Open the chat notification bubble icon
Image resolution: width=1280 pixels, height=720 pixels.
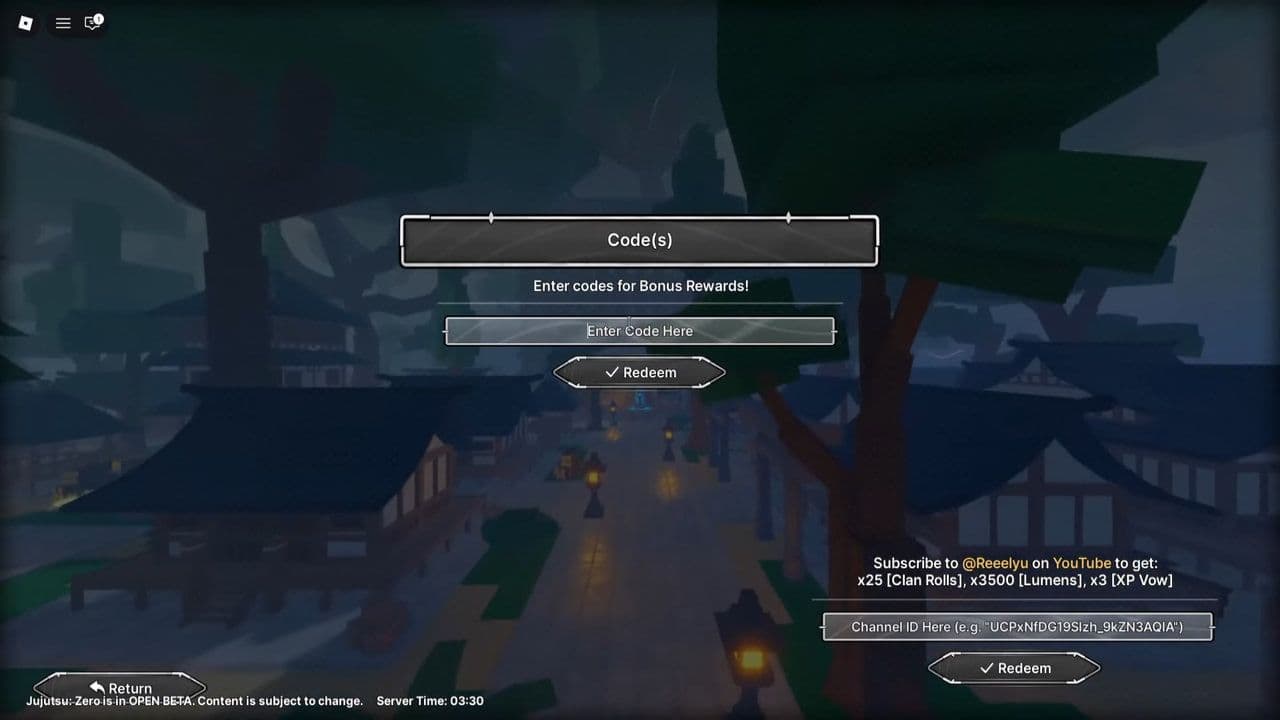91,23
